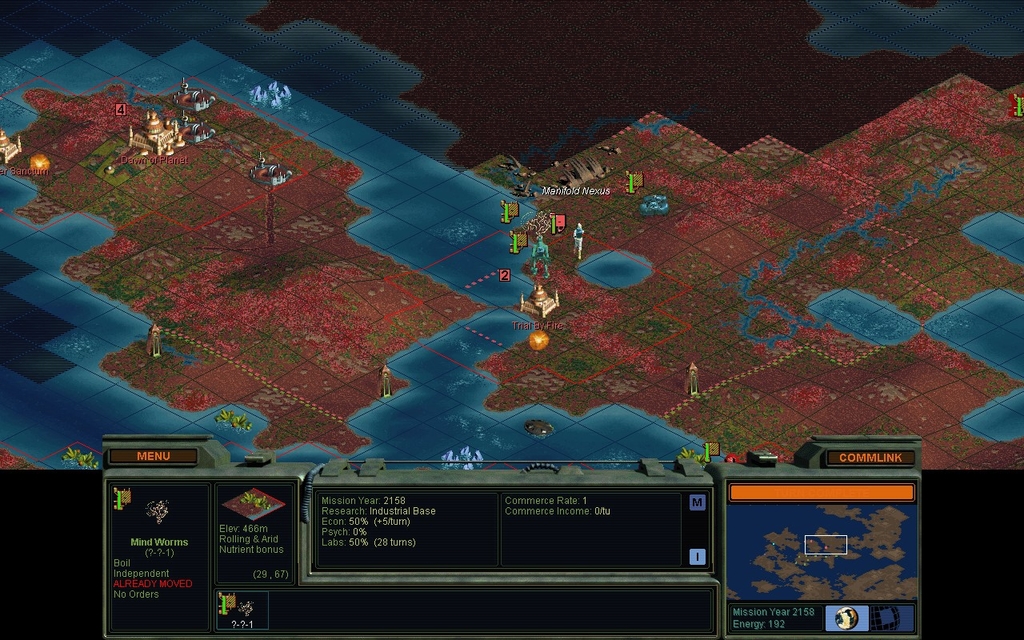Open the COMMLINK panel
The height and width of the screenshot is (640, 1024).
pos(870,458)
